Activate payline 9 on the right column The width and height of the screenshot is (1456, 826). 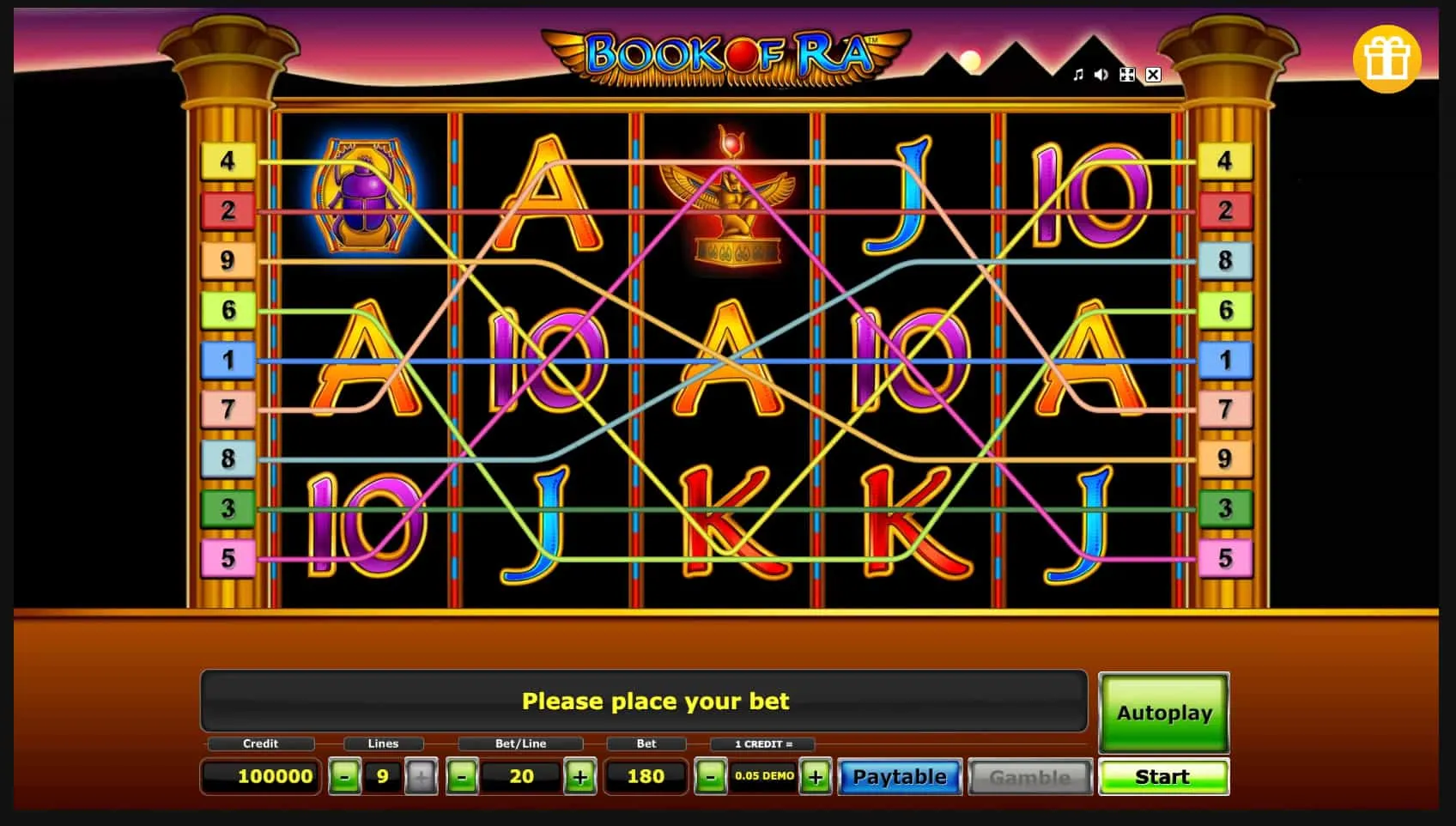pos(1224,459)
